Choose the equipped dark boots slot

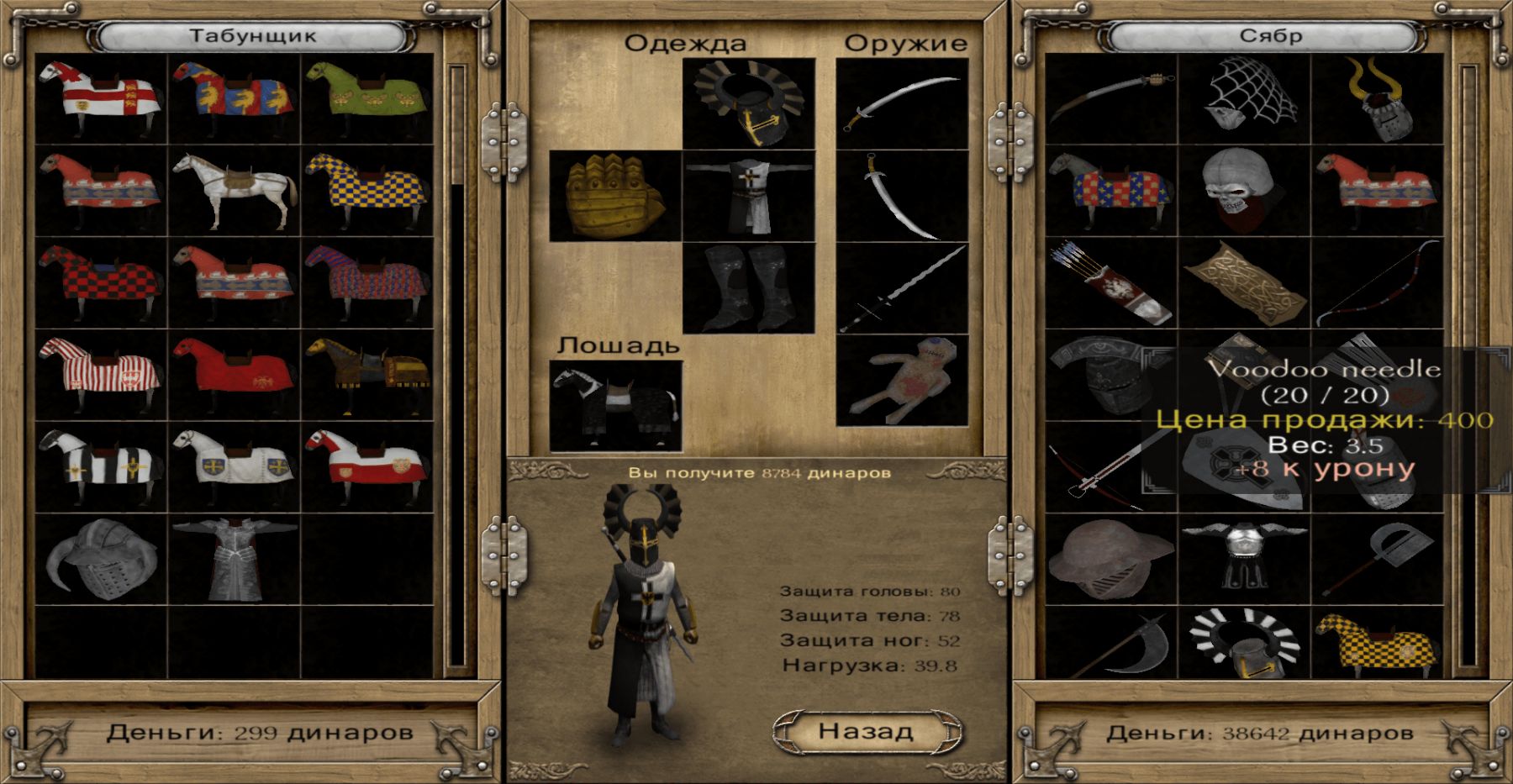coord(748,288)
